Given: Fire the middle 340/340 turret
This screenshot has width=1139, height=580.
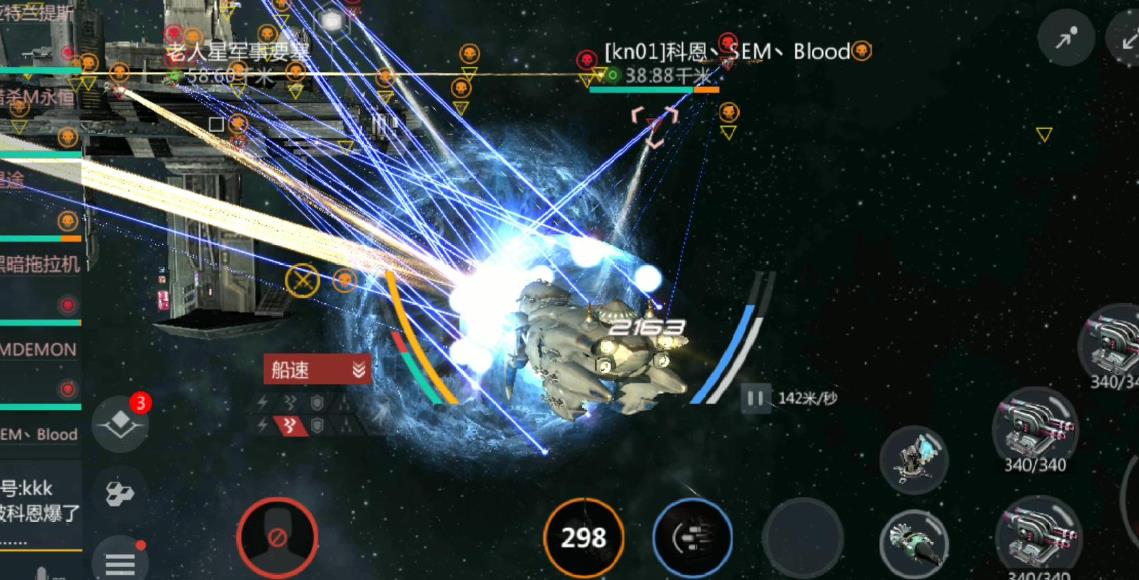Looking at the screenshot, I should coord(1034,428).
